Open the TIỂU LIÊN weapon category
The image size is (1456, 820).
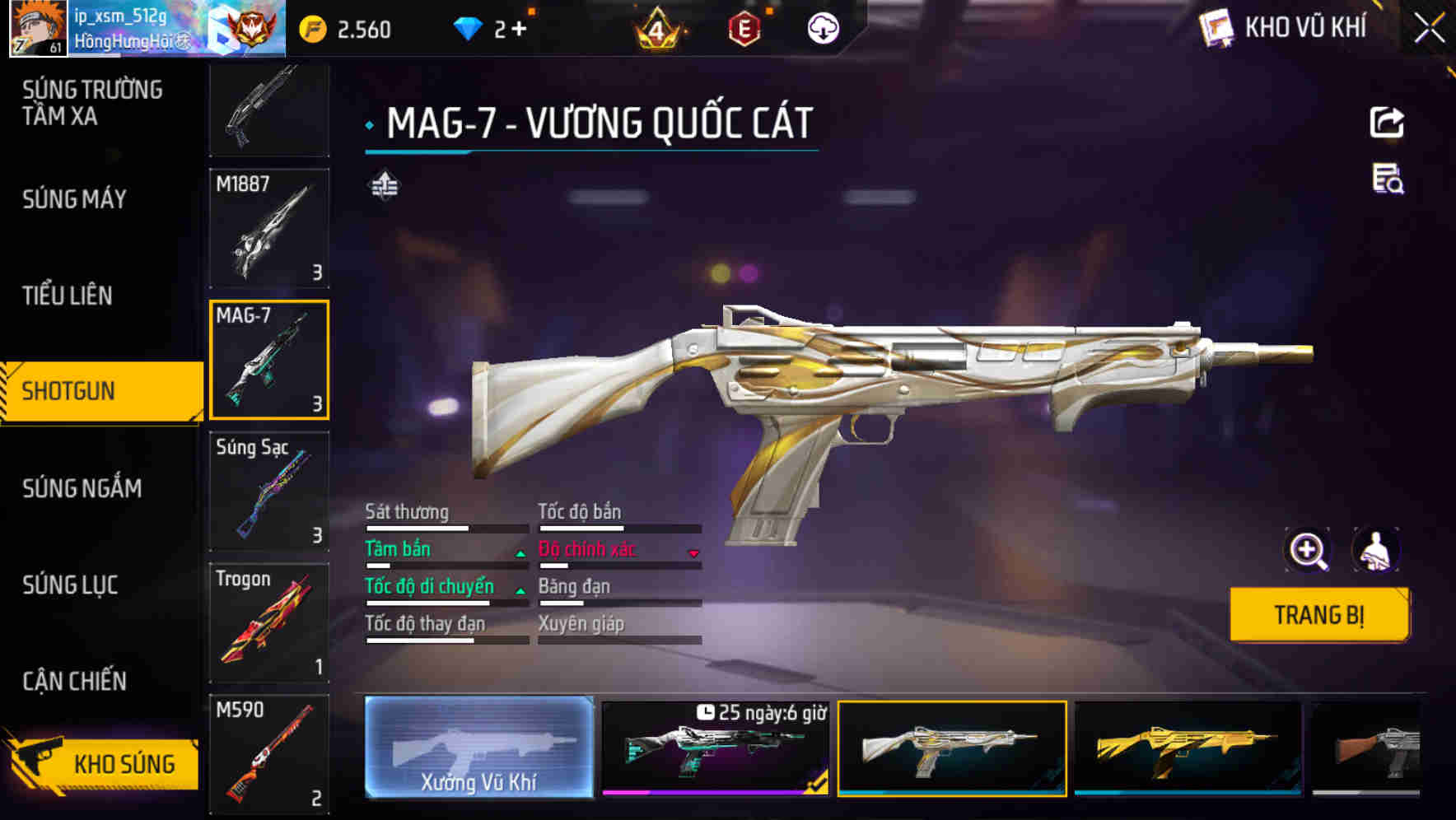68,296
